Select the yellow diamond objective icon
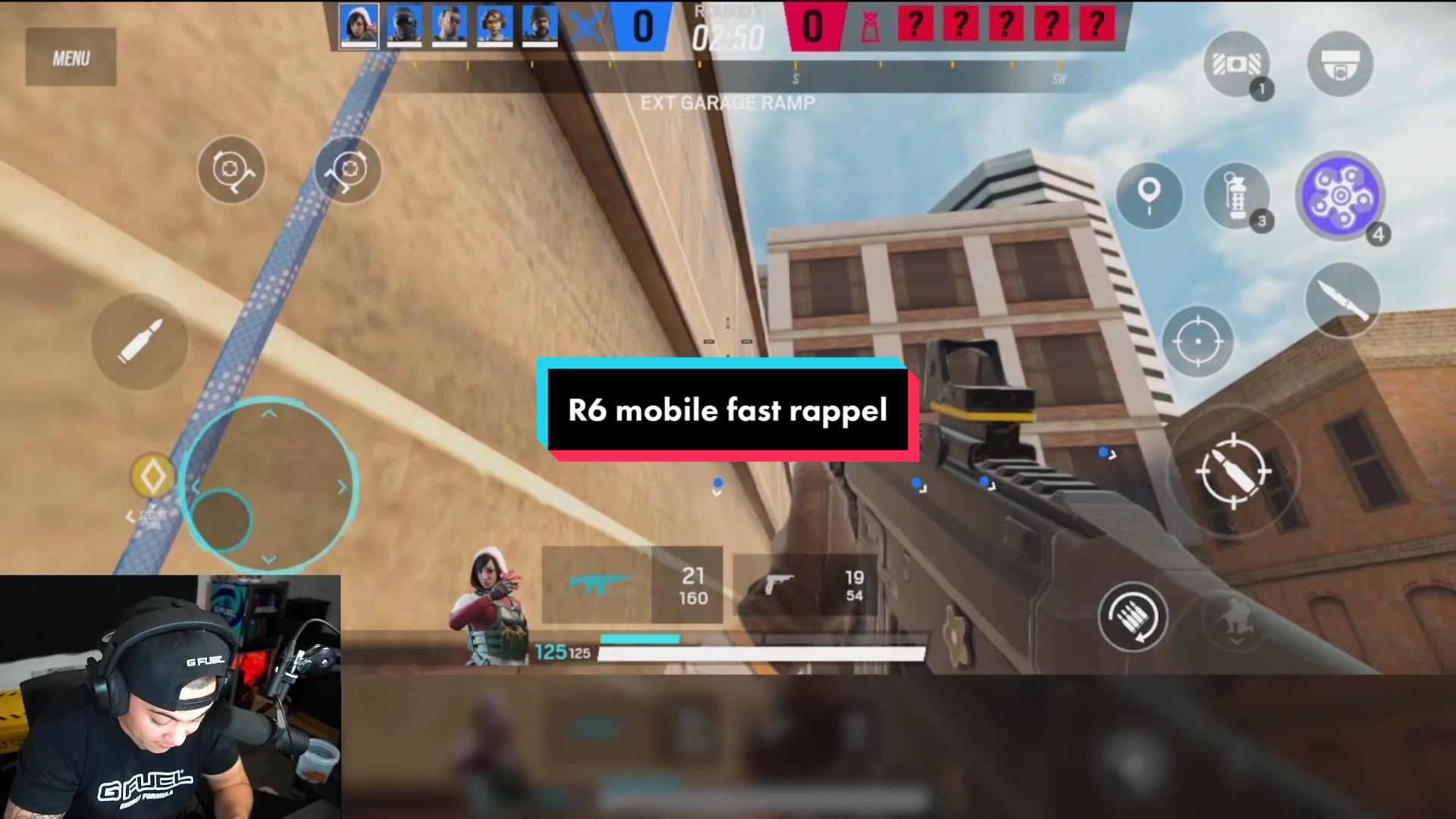Viewport: 1456px width, 819px height. 152,476
